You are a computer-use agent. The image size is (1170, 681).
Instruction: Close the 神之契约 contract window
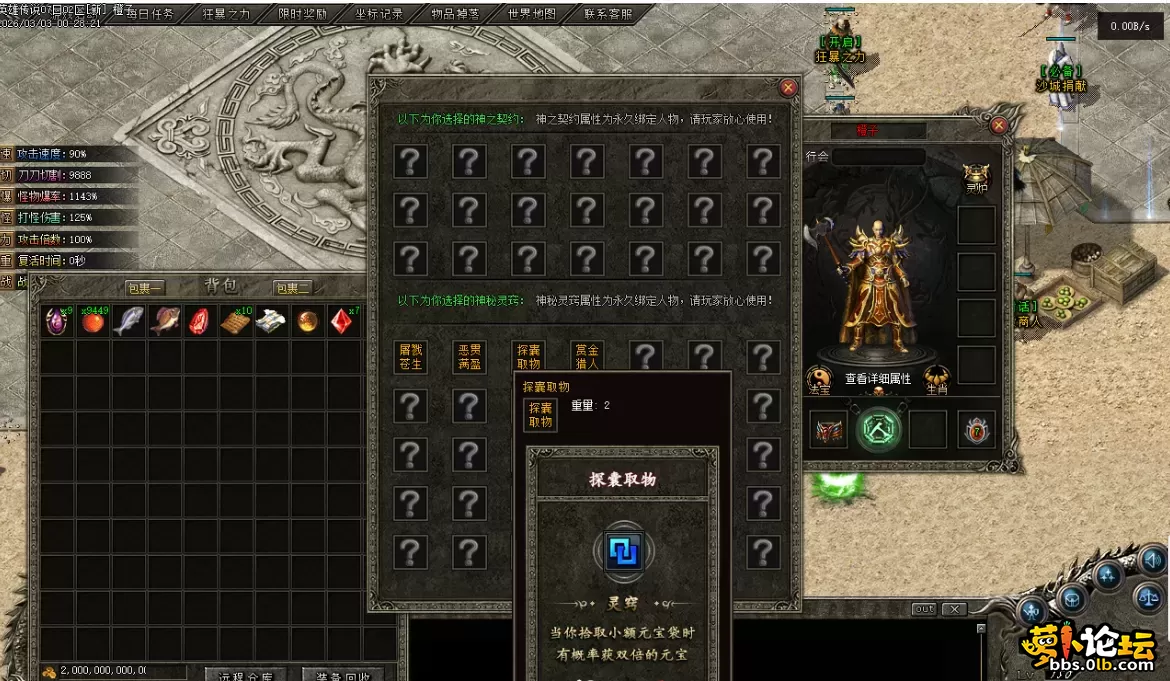tap(788, 88)
